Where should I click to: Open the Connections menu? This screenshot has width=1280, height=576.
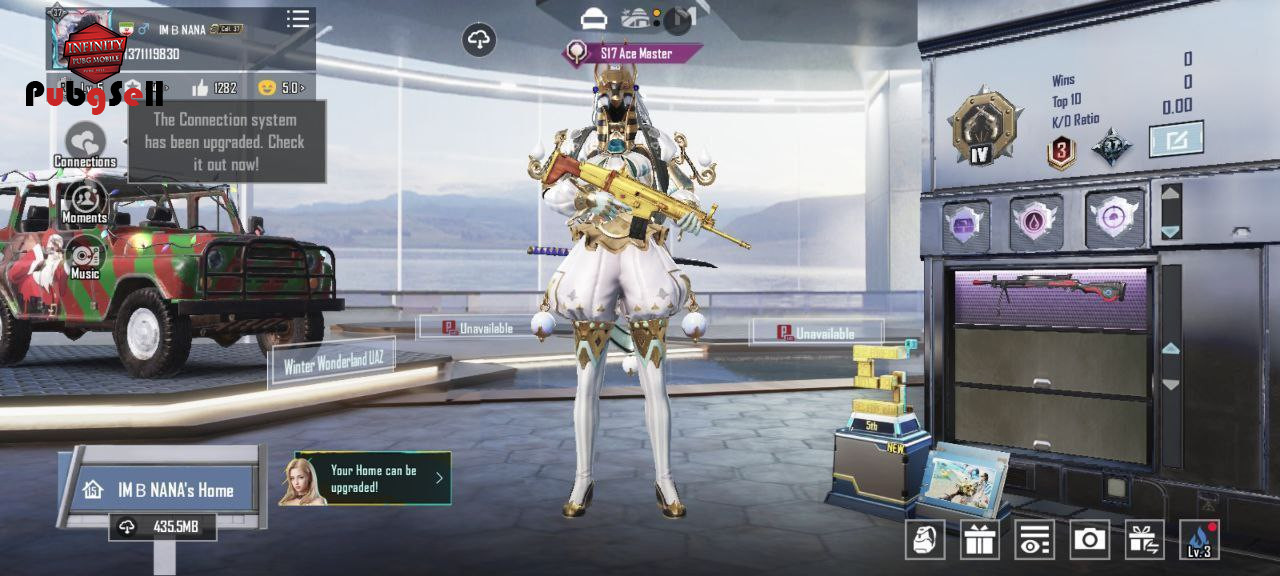click(85, 145)
